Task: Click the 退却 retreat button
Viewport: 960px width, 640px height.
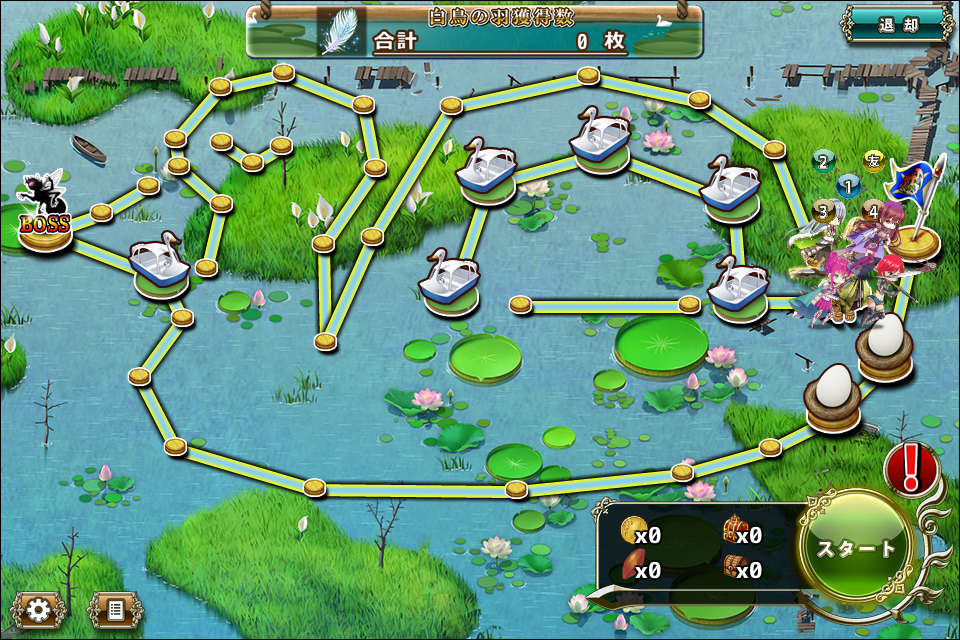Action: coord(898,25)
